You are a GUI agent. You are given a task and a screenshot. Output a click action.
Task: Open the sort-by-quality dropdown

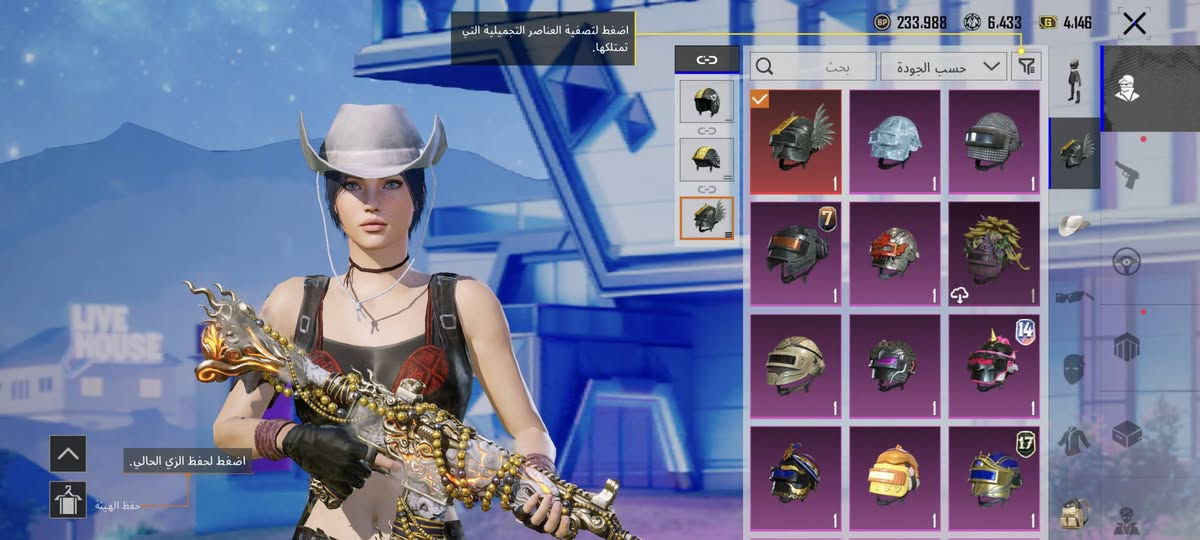coord(943,67)
